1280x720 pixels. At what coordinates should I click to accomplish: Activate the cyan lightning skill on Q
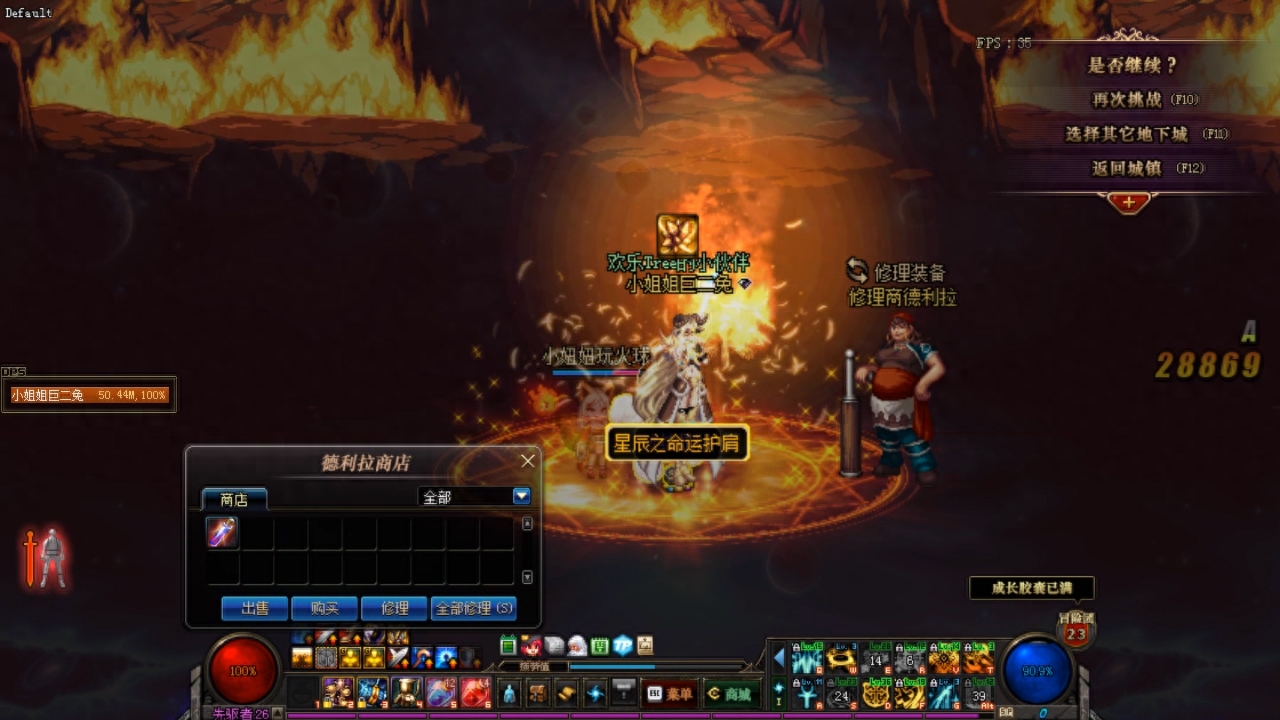807,660
